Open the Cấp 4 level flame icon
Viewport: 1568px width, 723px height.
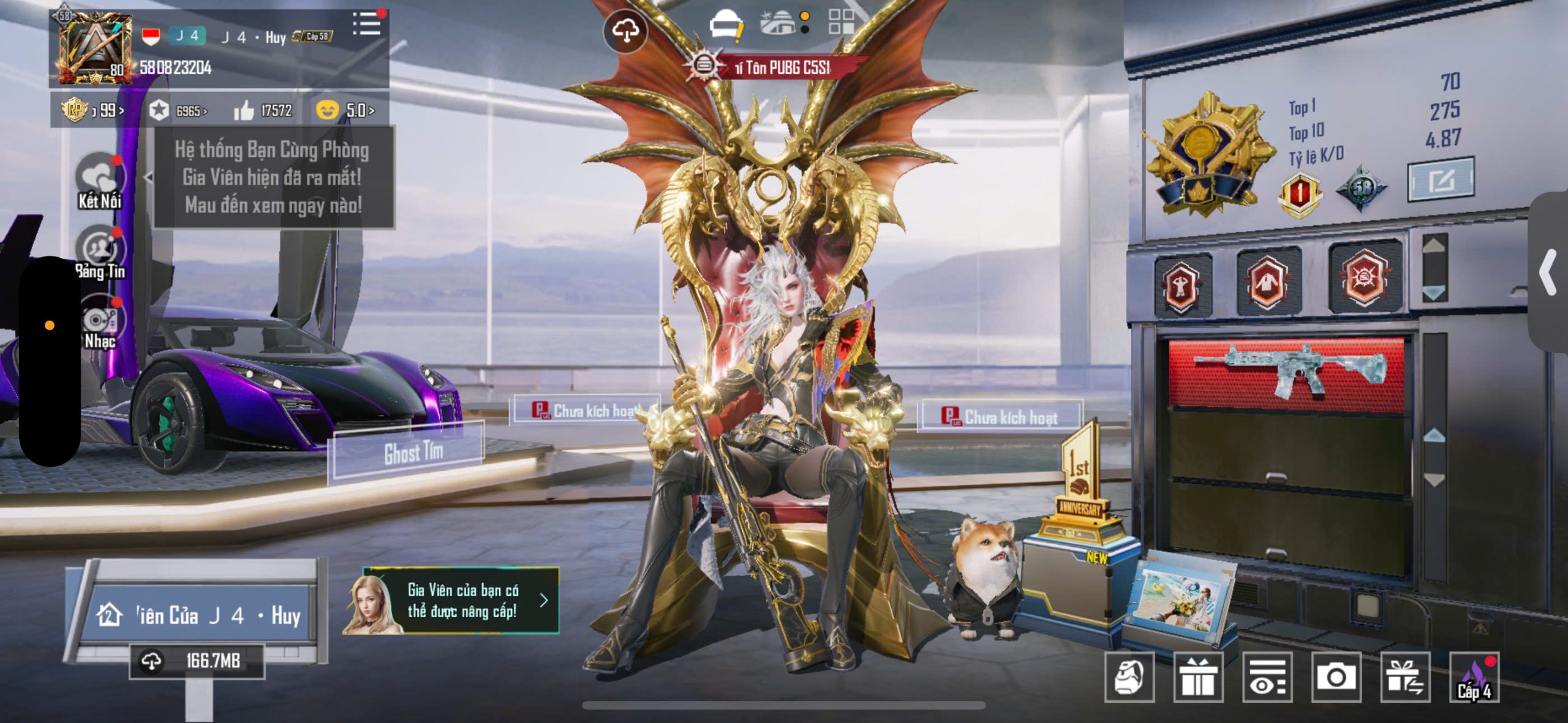(x=1474, y=677)
